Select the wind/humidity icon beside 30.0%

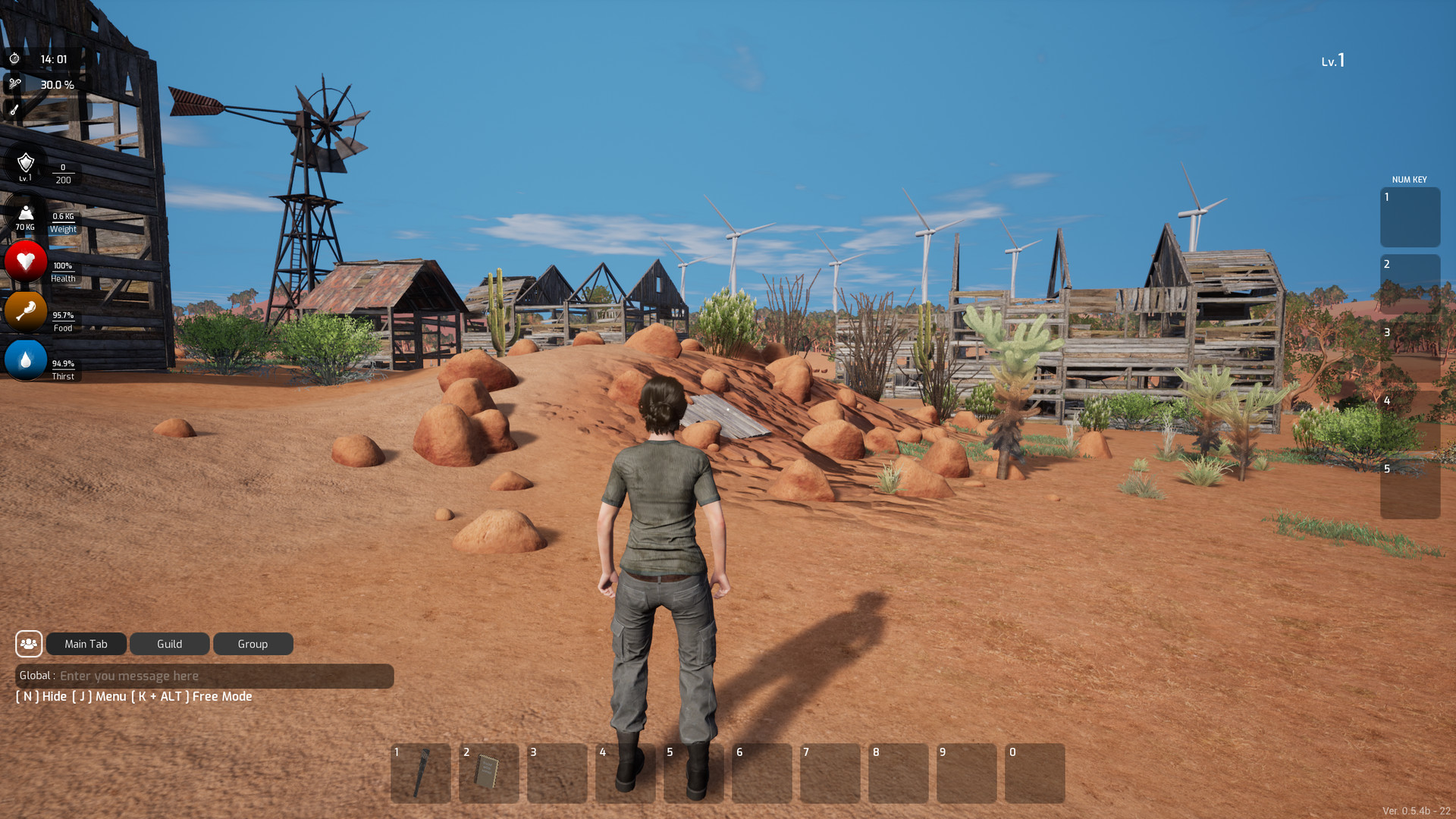[x=14, y=84]
